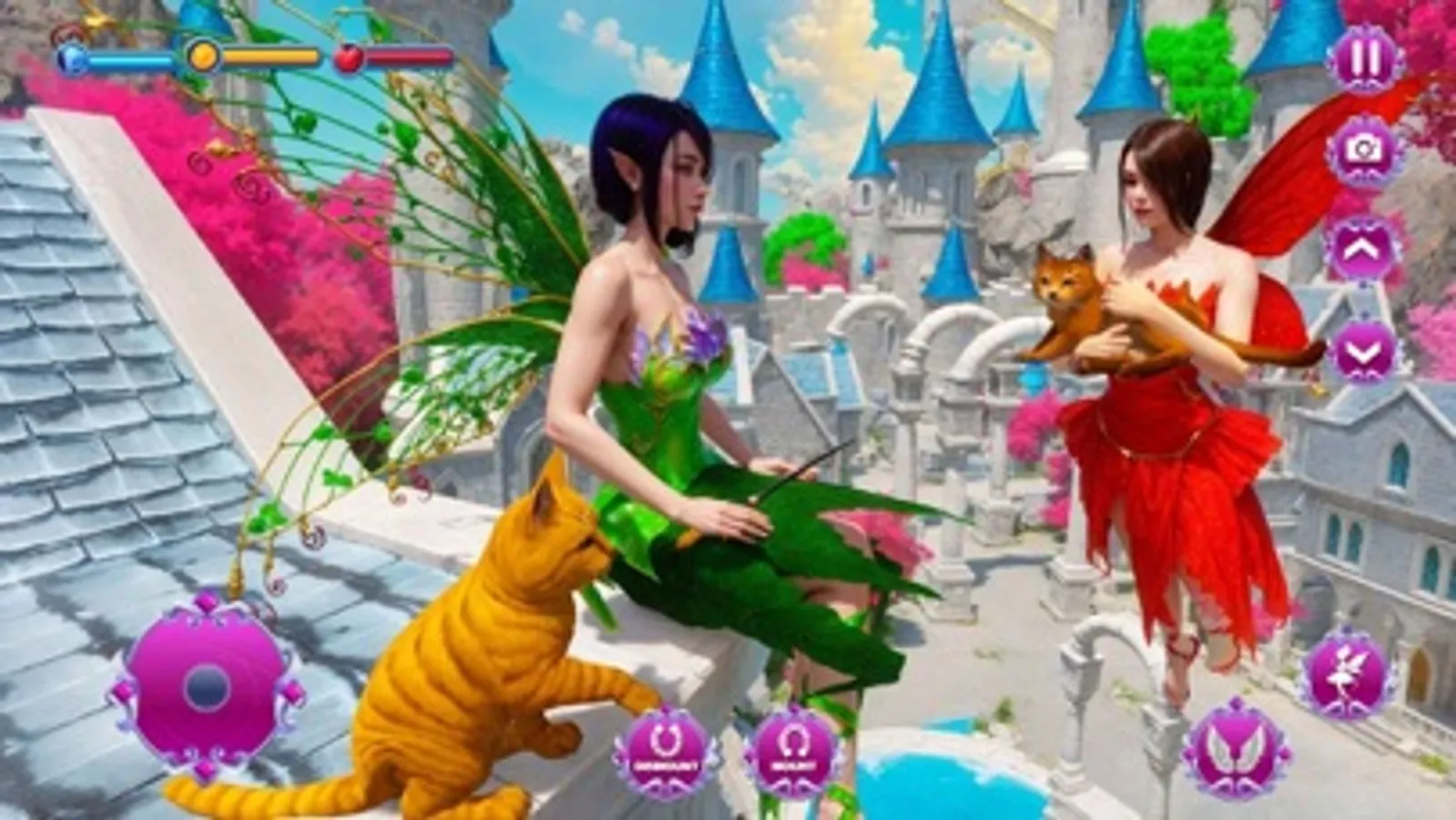The height and width of the screenshot is (820, 1456).
Task: Click the gold coin icon on the XP bar
Action: [202, 56]
